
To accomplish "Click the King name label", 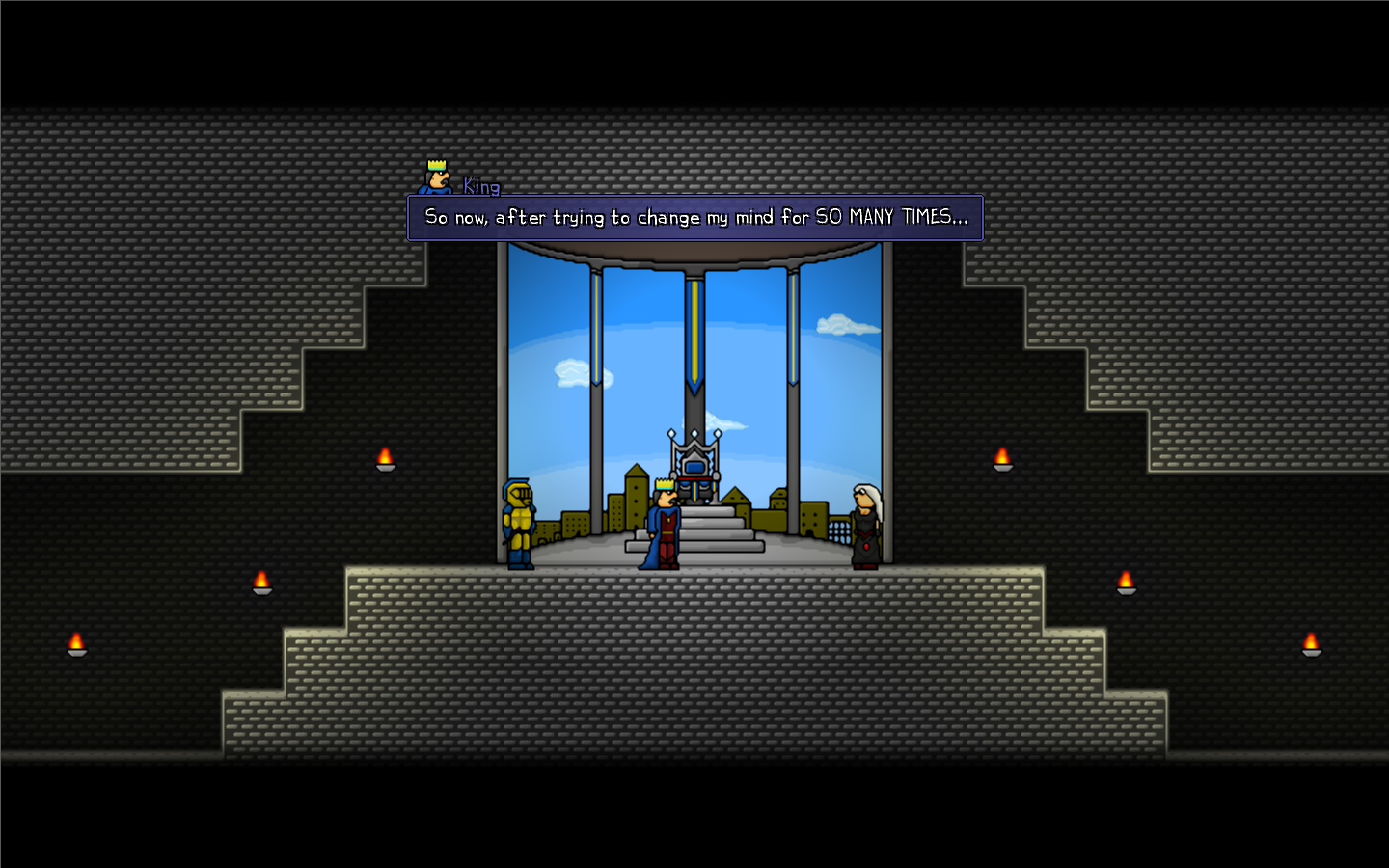I will click(480, 187).
